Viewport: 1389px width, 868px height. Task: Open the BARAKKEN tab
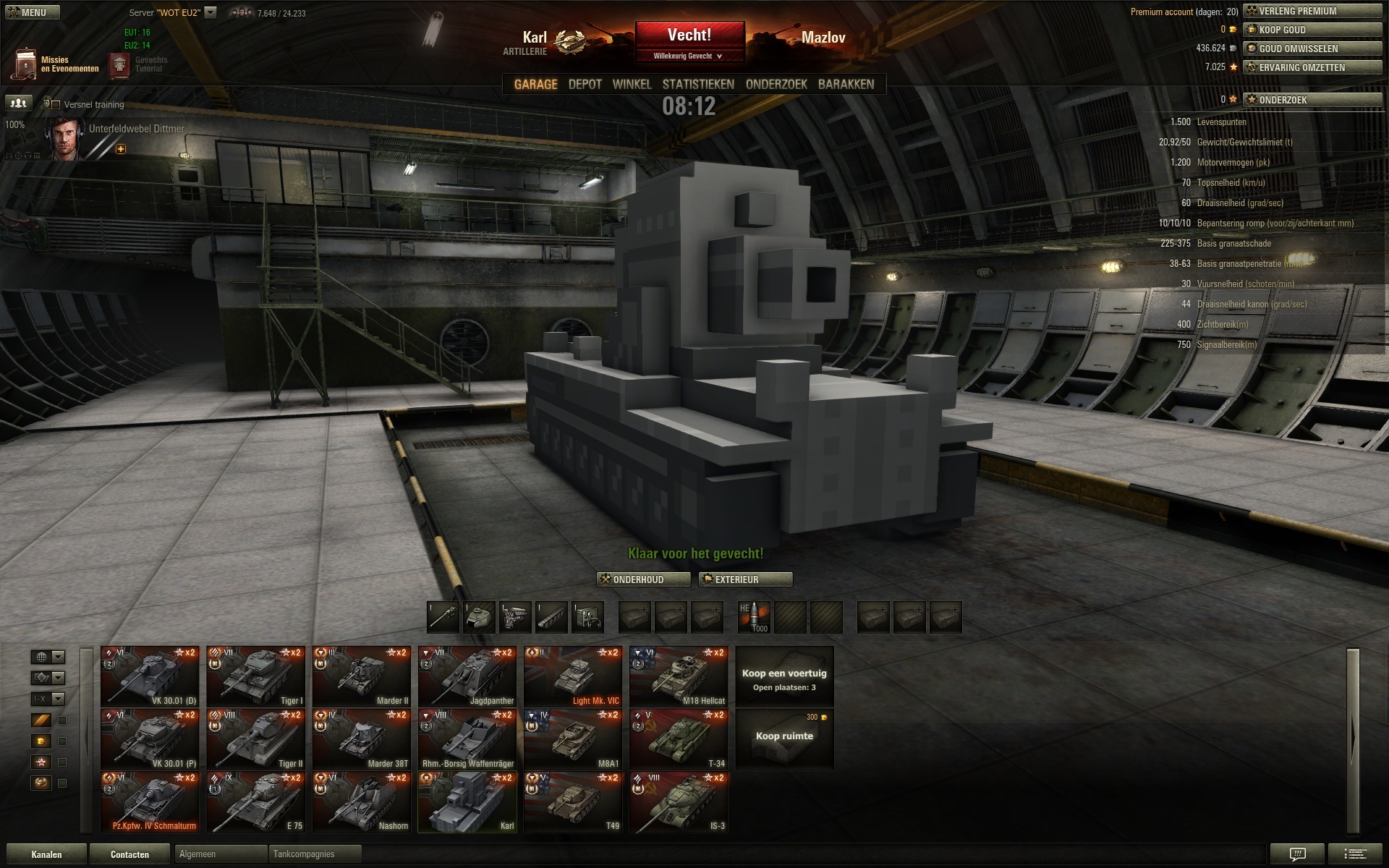pyautogui.click(x=846, y=85)
